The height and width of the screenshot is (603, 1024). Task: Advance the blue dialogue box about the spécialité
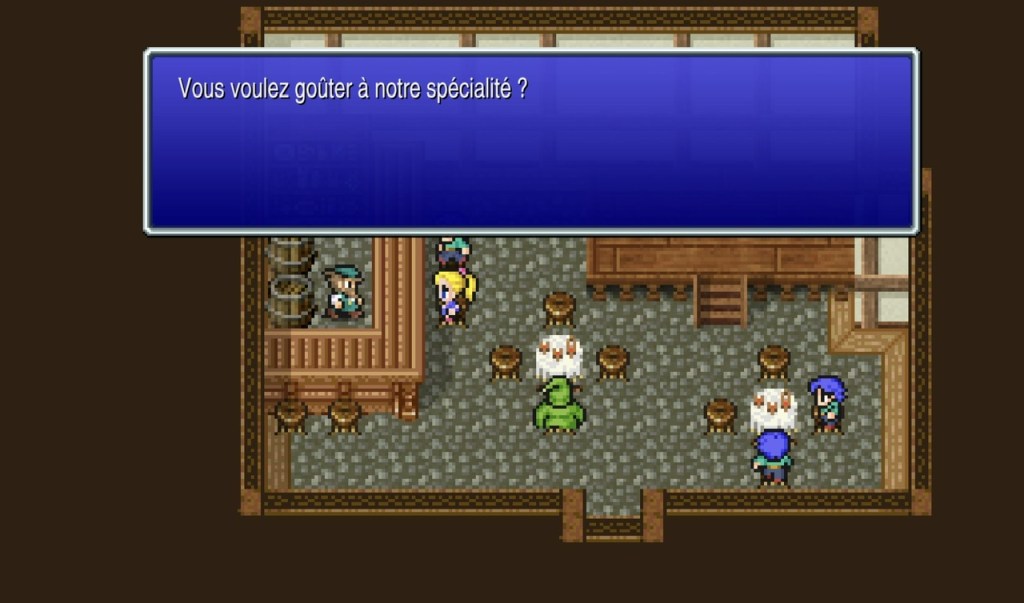click(531, 141)
